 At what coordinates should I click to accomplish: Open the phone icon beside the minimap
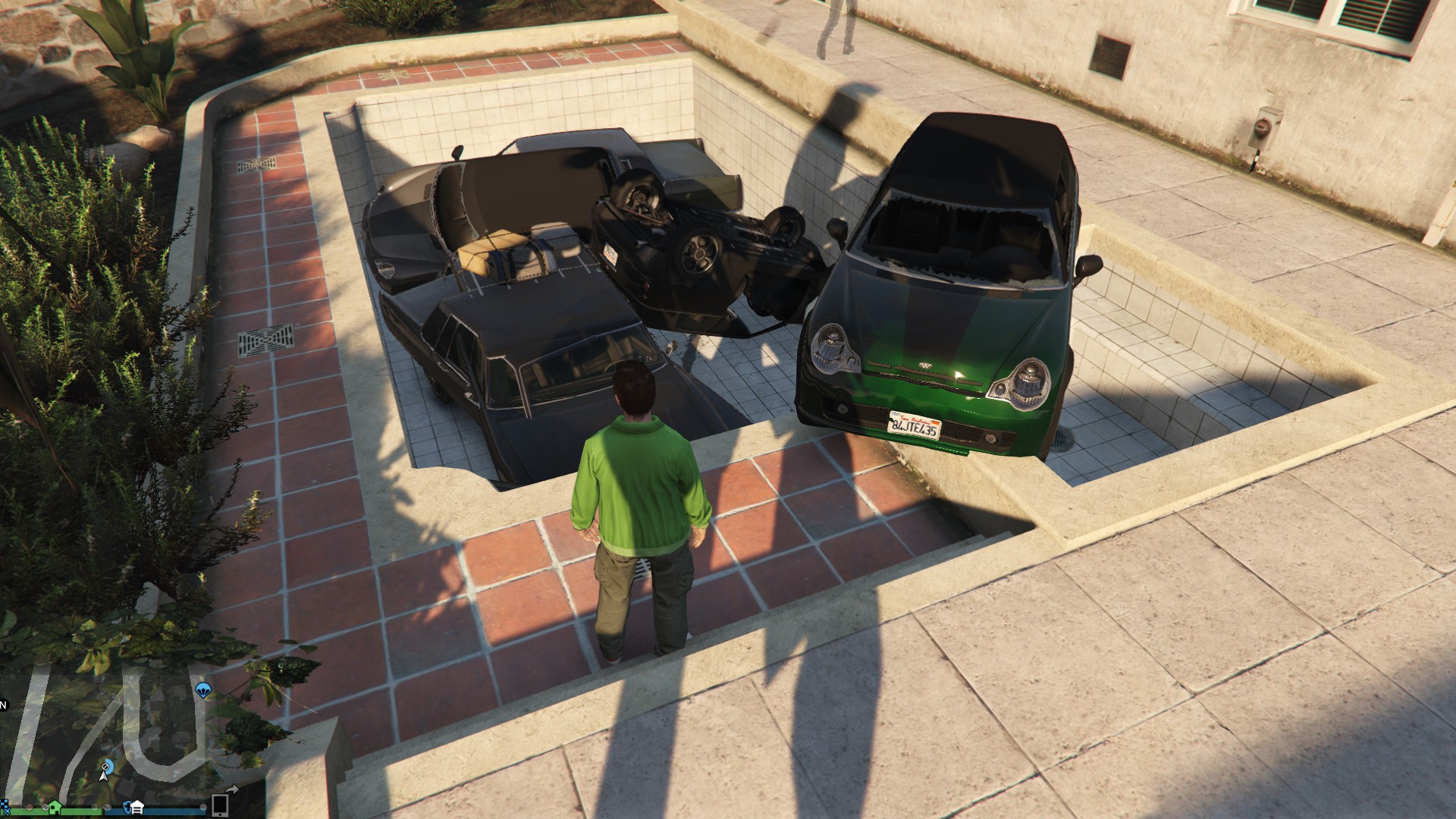pos(220,804)
